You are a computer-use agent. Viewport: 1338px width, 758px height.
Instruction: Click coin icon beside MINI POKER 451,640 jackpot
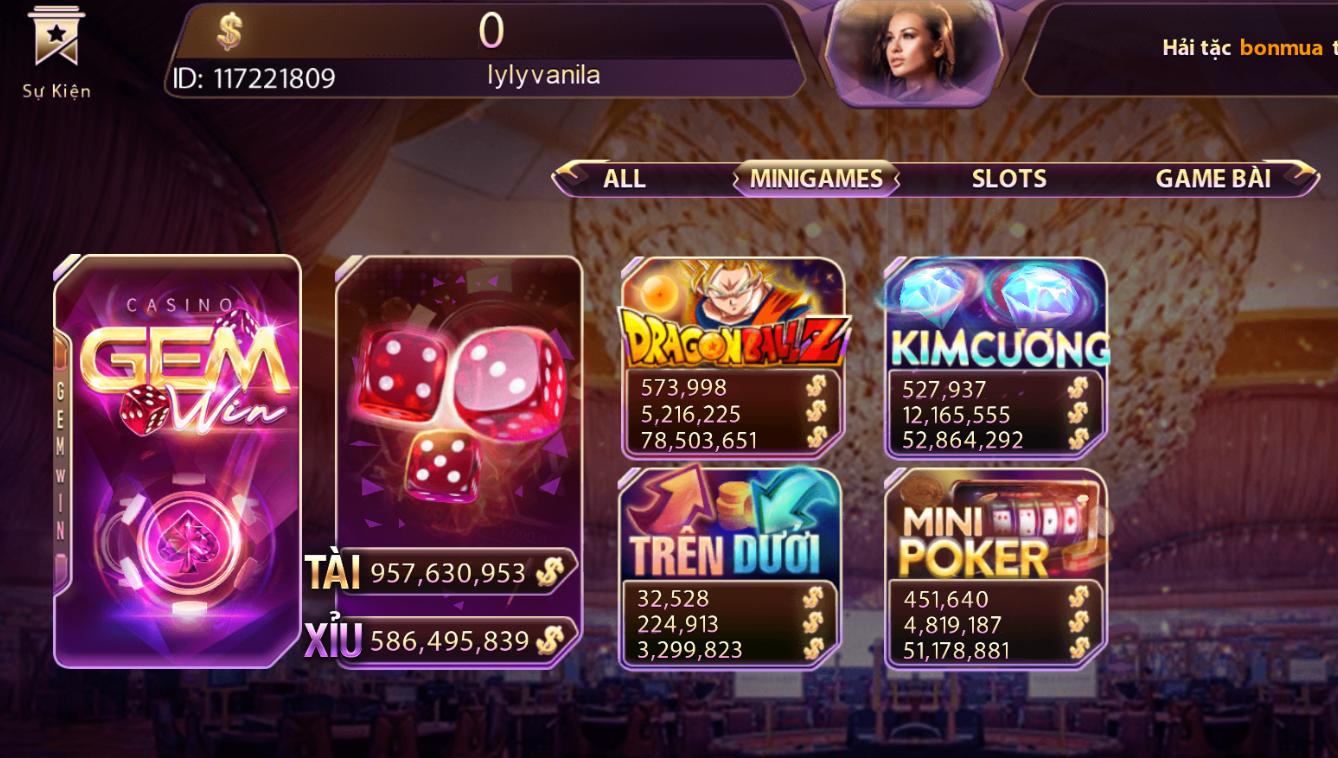[x=1079, y=599]
